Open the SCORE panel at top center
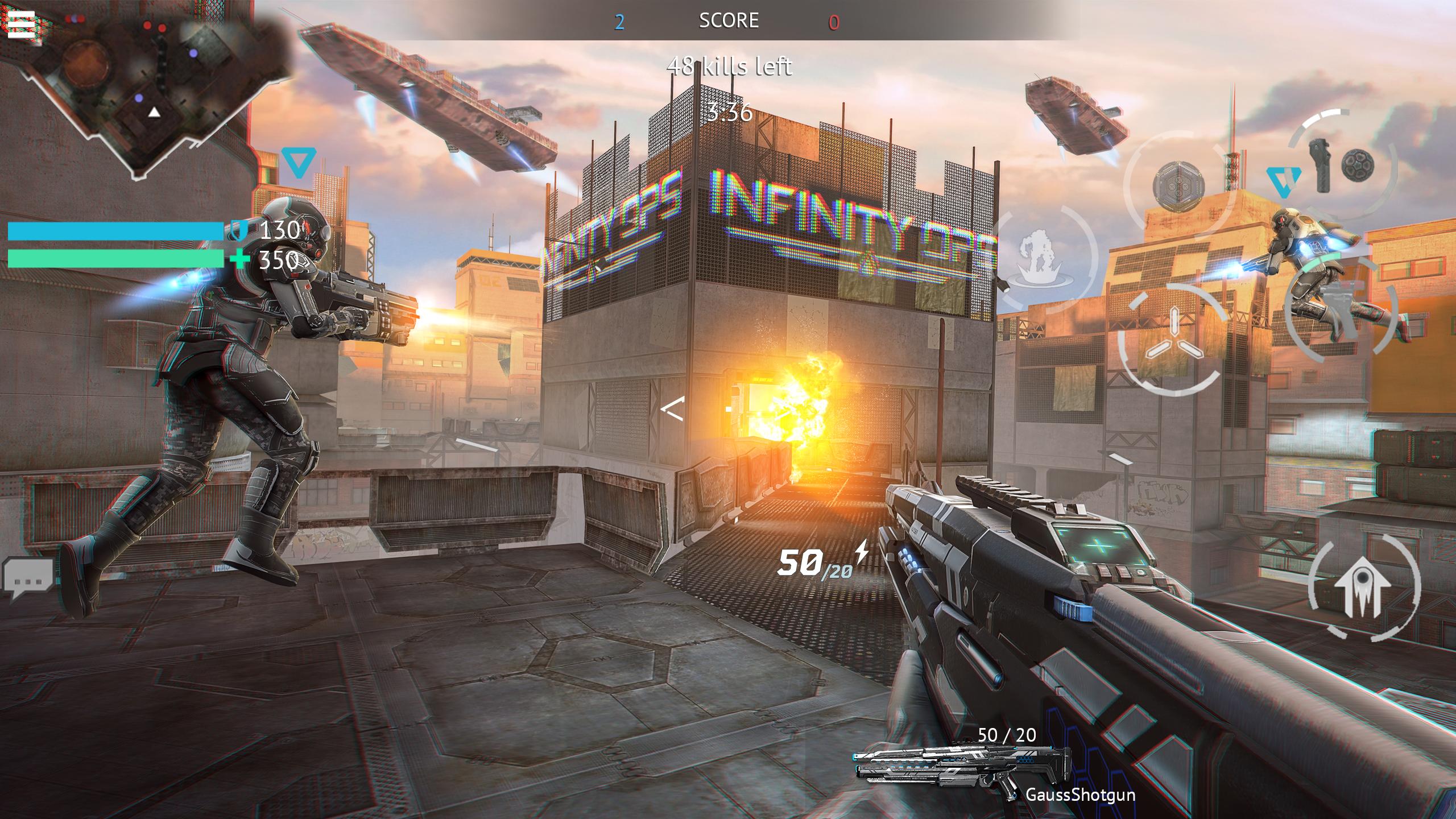Viewport: 1456px width, 819px height. (x=729, y=21)
